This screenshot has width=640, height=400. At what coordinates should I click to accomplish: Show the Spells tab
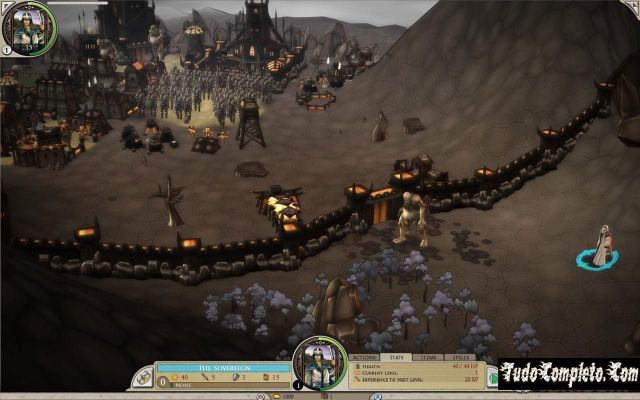(460, 356)
